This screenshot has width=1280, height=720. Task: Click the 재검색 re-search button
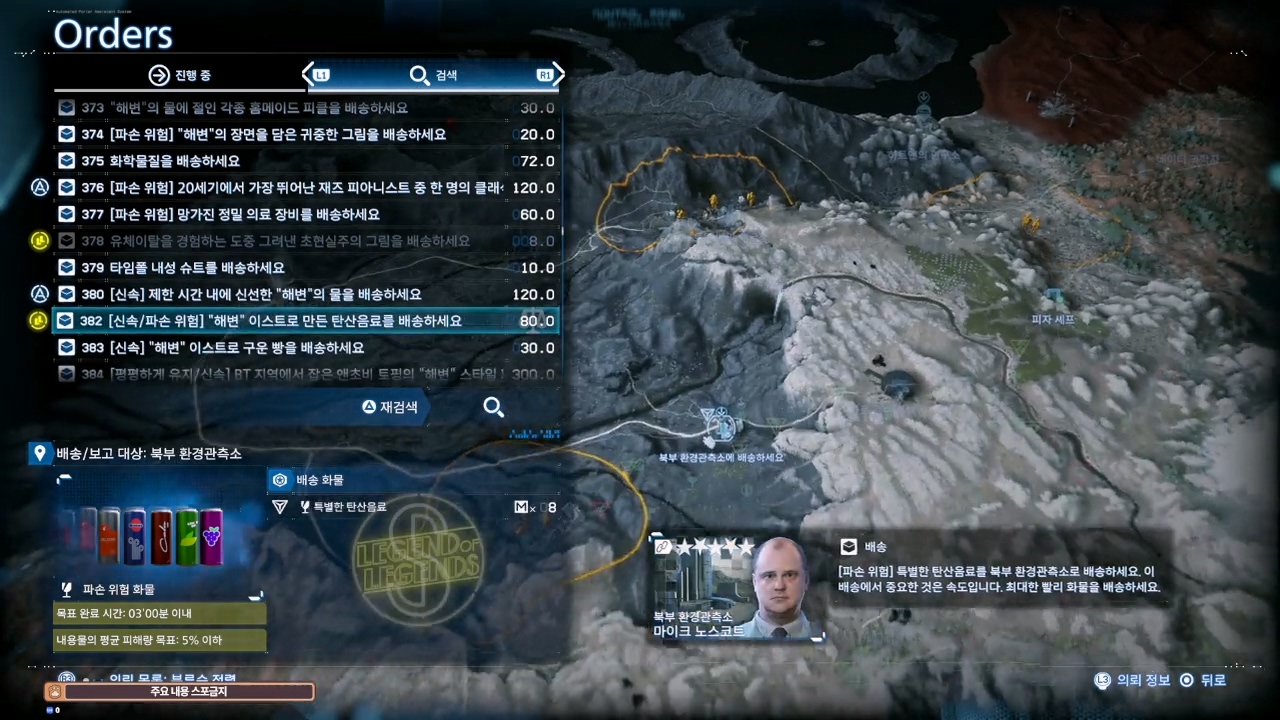tap(390, 407)
